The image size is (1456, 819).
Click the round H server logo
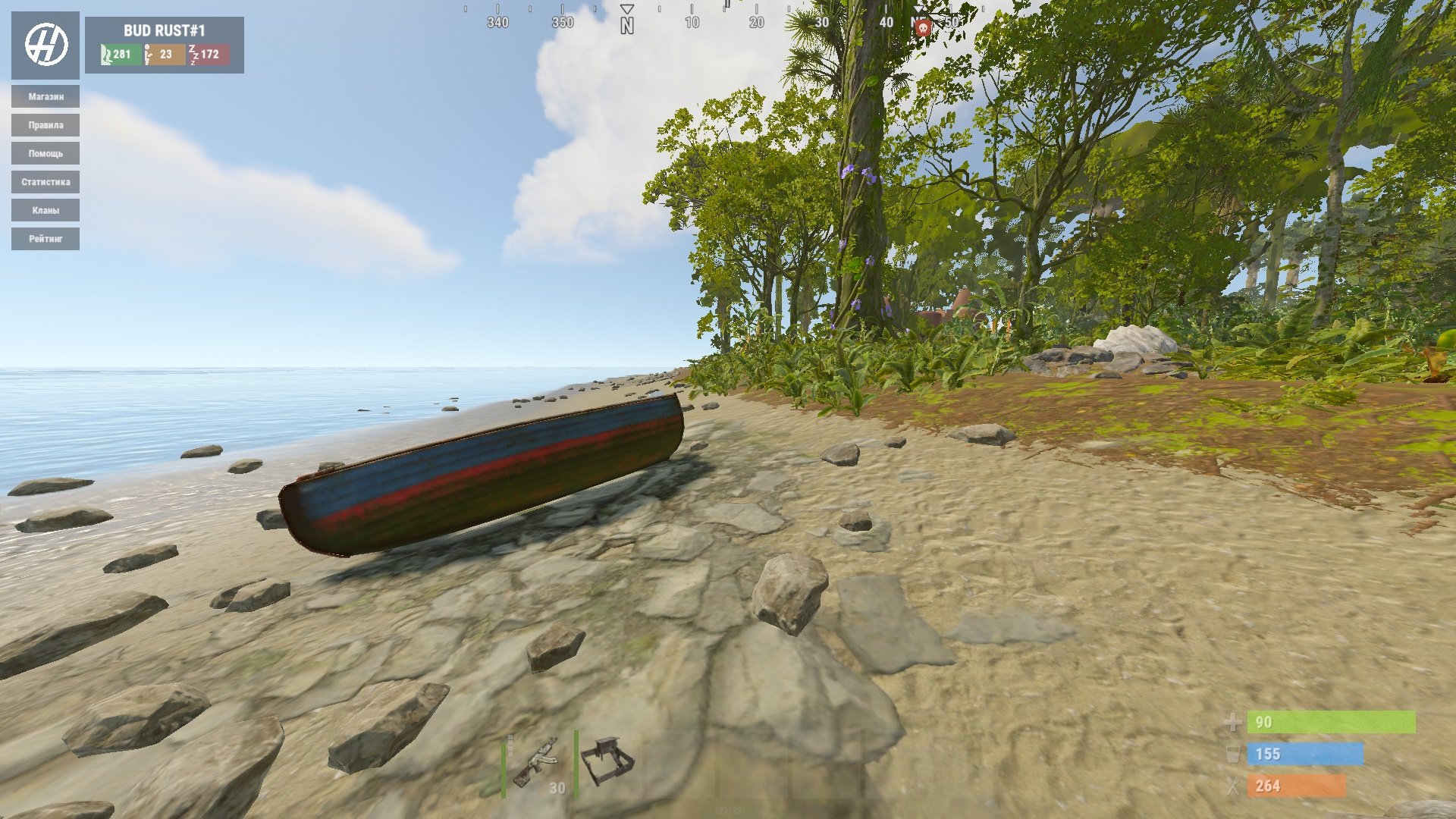point(45,45)
